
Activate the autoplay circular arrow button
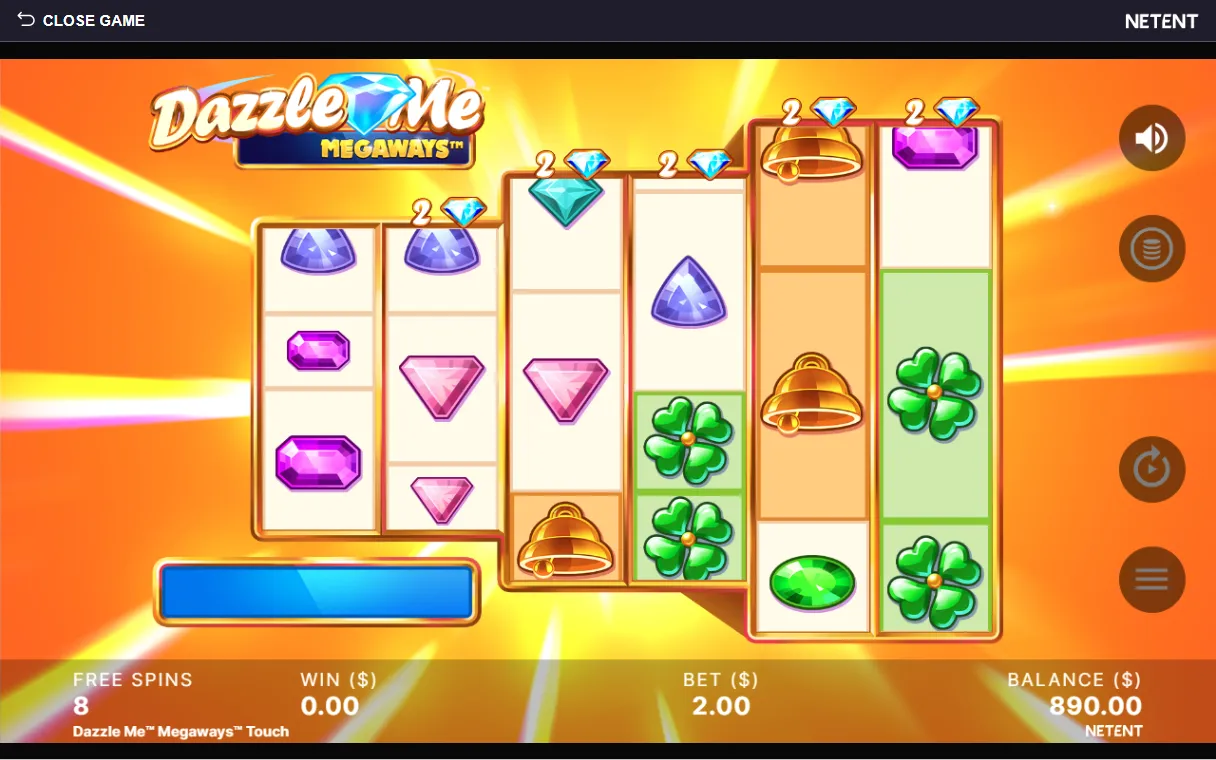click(1152, 468)
